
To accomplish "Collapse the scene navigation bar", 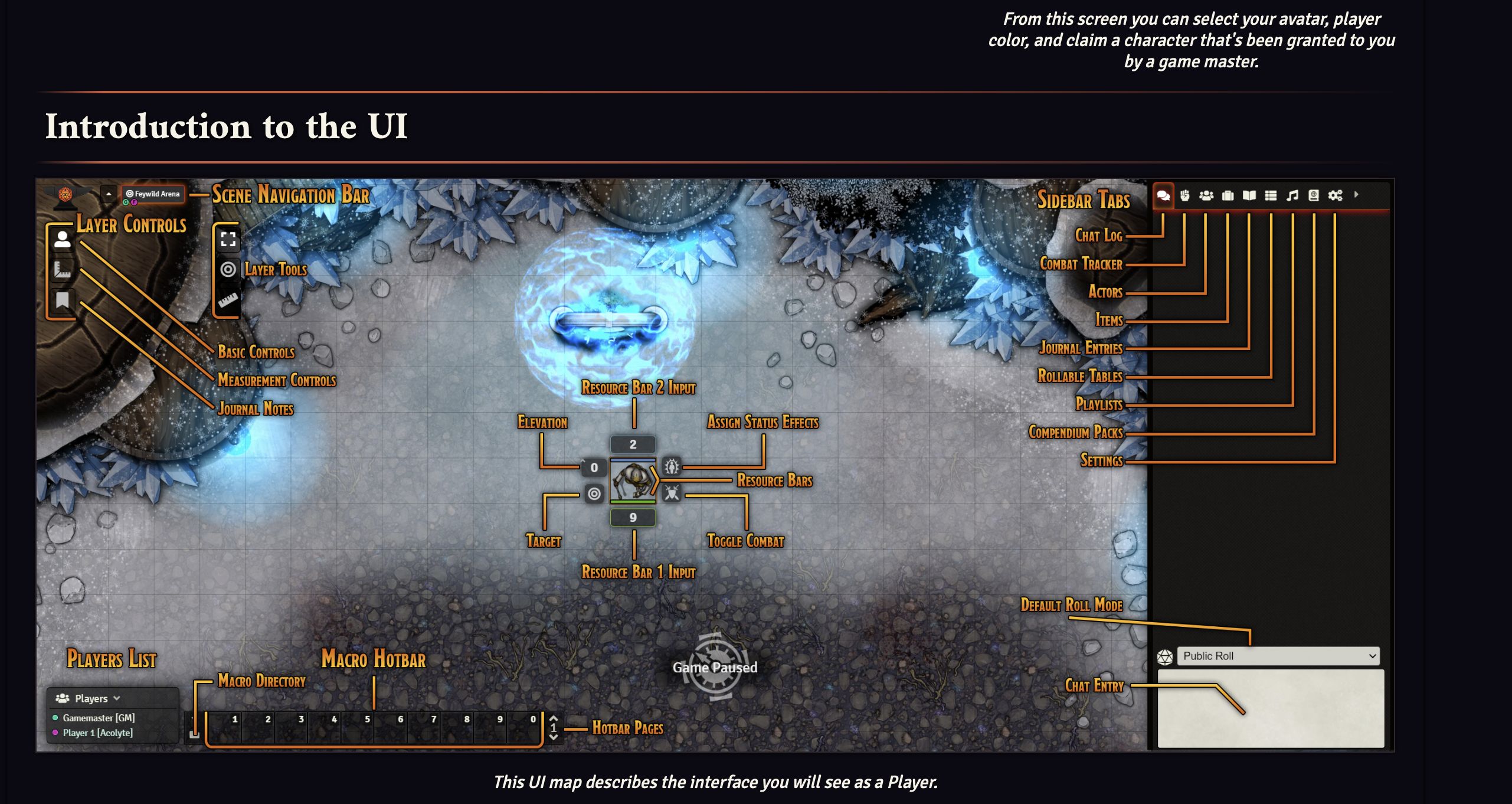I will tap(108, 194).
